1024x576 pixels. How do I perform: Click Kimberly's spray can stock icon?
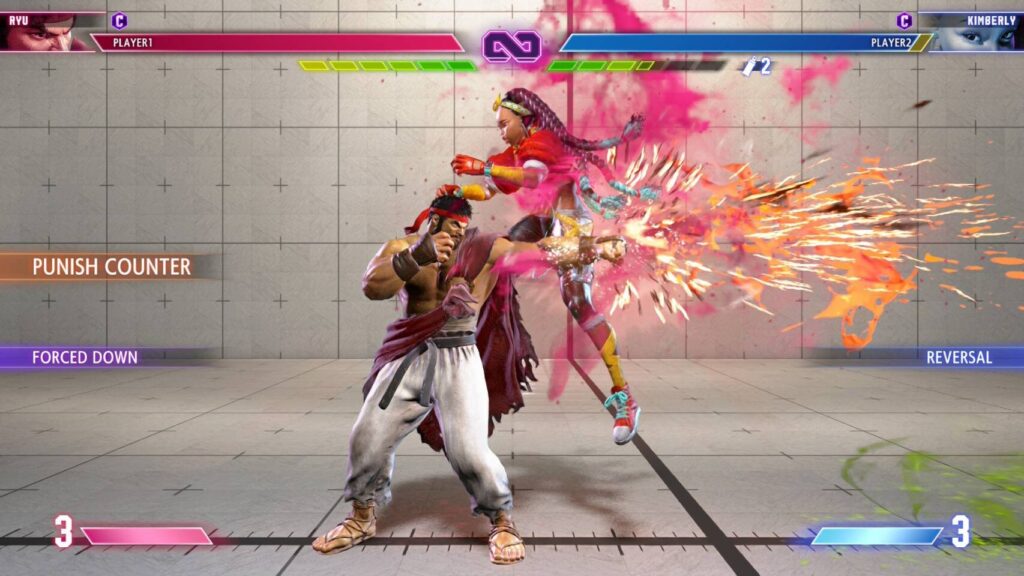(749, 66)
